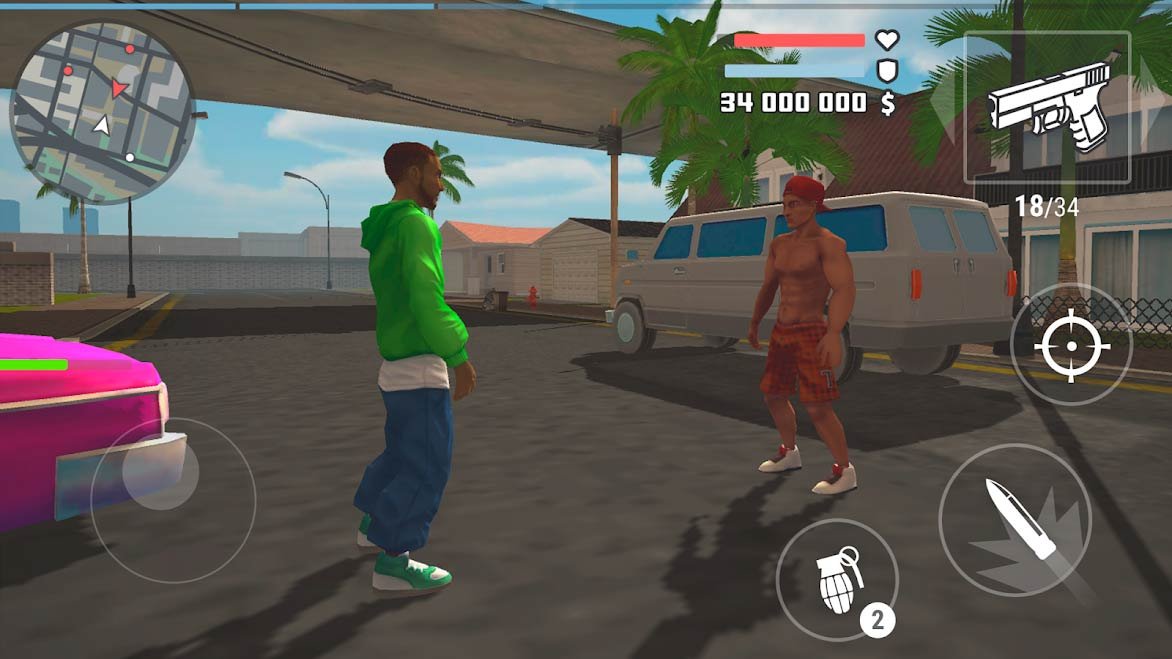
Task: Throw a grenade using grenade button
Action: tap(837, 580)
